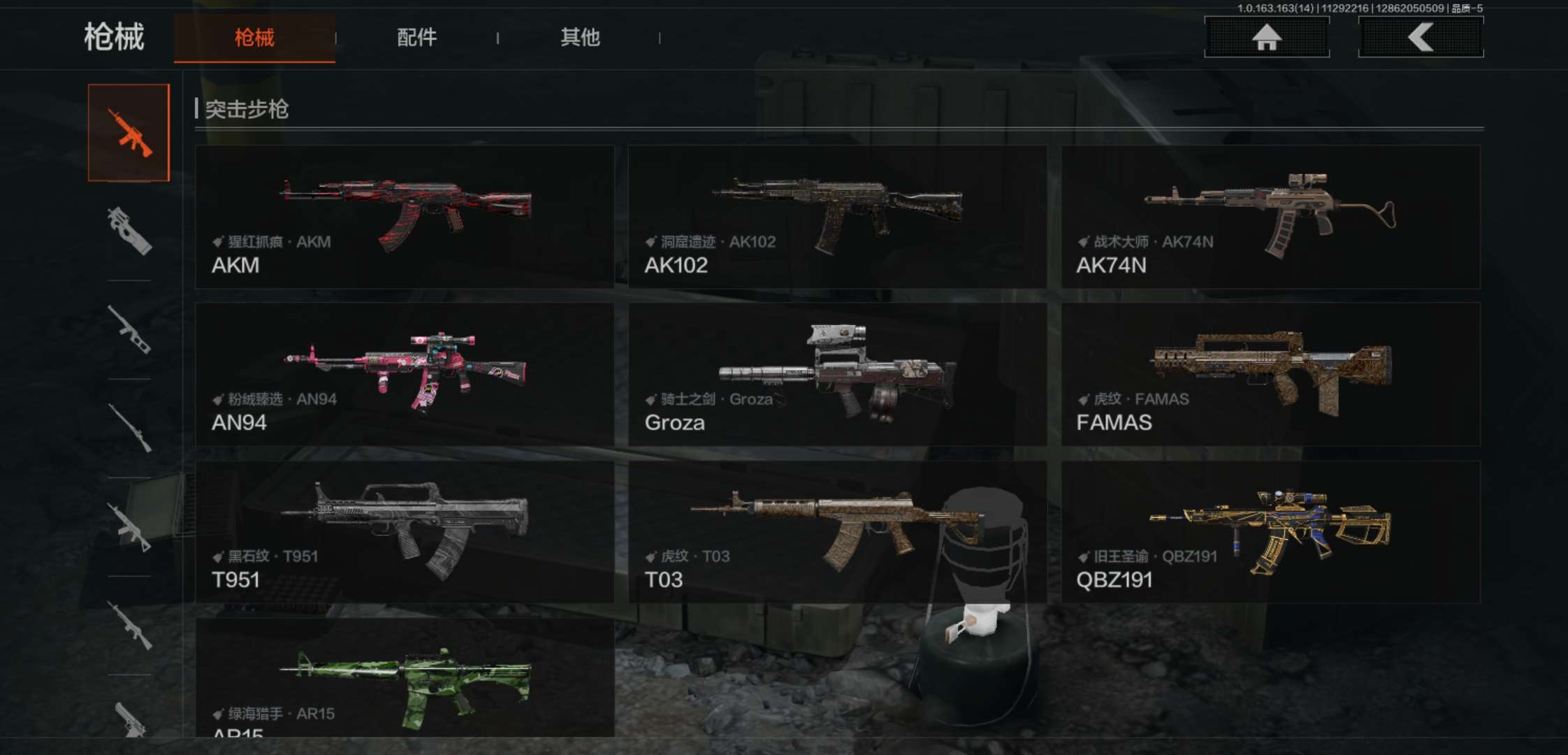Select the orange assault rifle category icon

[129, 133]
